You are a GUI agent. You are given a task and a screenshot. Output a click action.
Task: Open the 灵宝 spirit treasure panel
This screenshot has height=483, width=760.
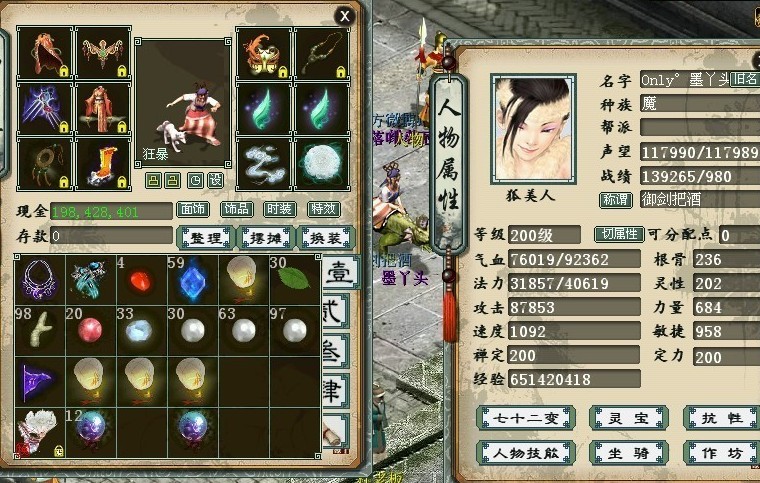pyautogui.click(x=627, y=417)
